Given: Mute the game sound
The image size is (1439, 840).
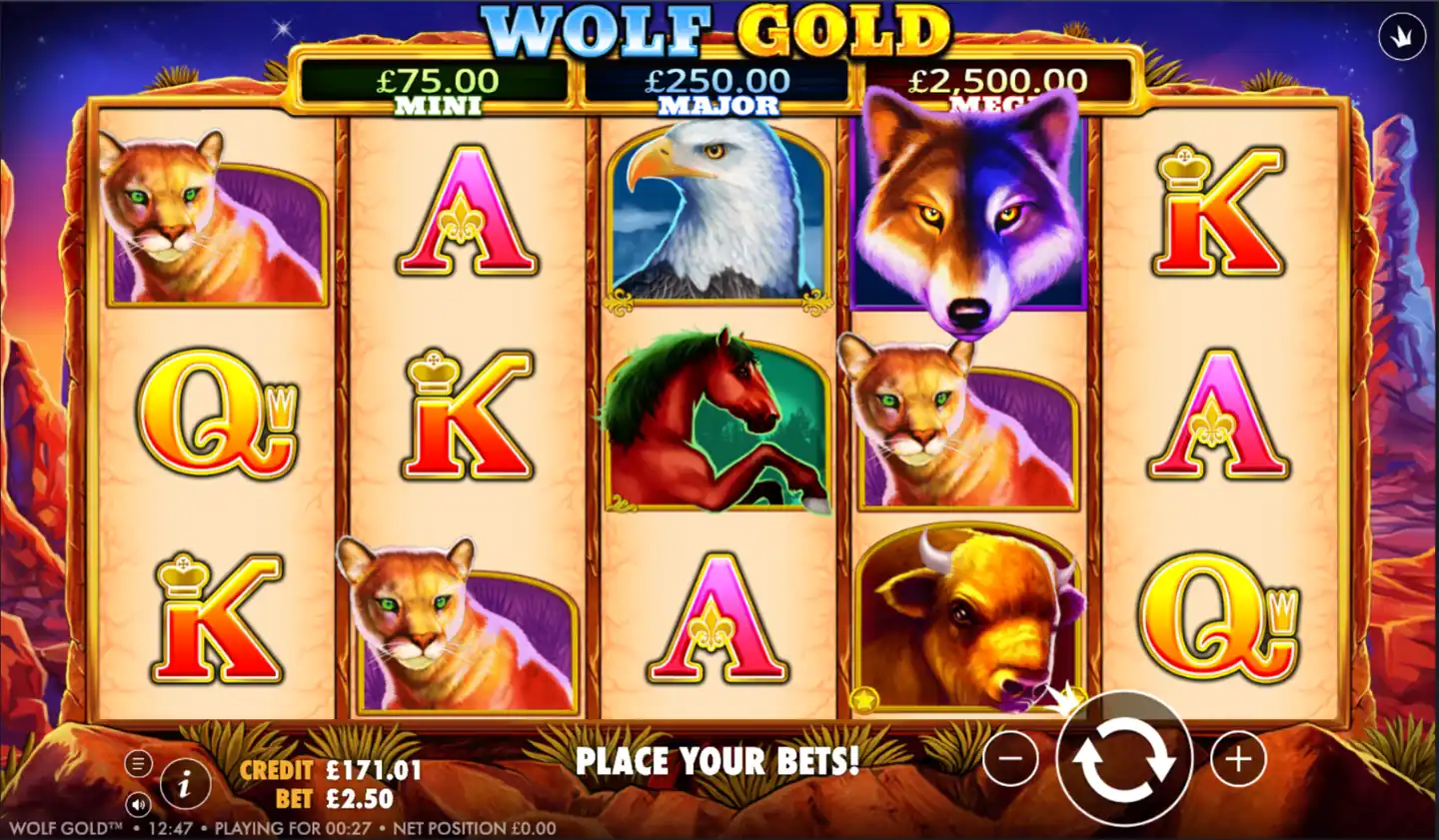Looking at the screenshot, I should pyautogui.click(x=137, y=805).
